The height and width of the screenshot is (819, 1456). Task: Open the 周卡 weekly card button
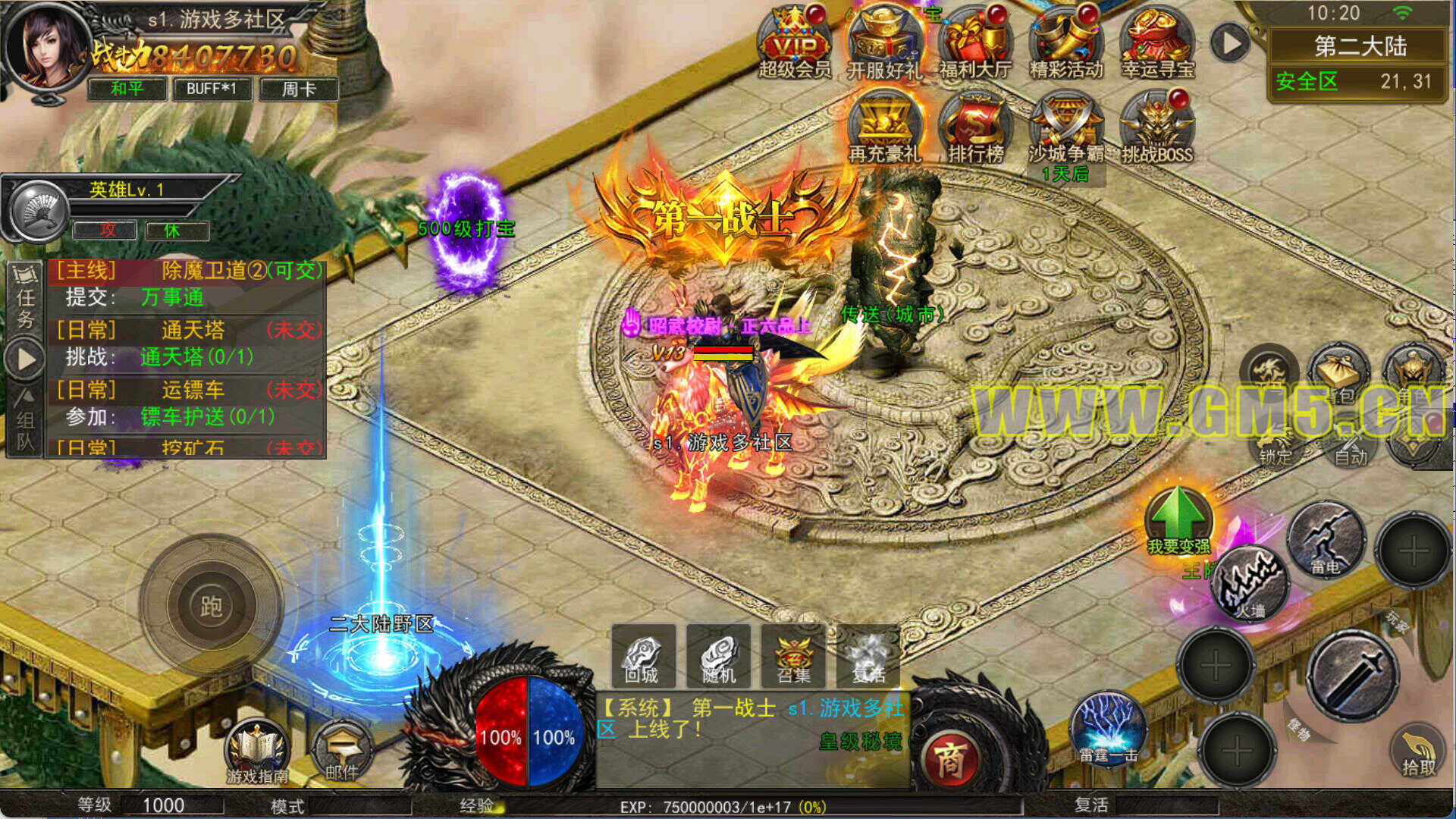click(298, 89)
